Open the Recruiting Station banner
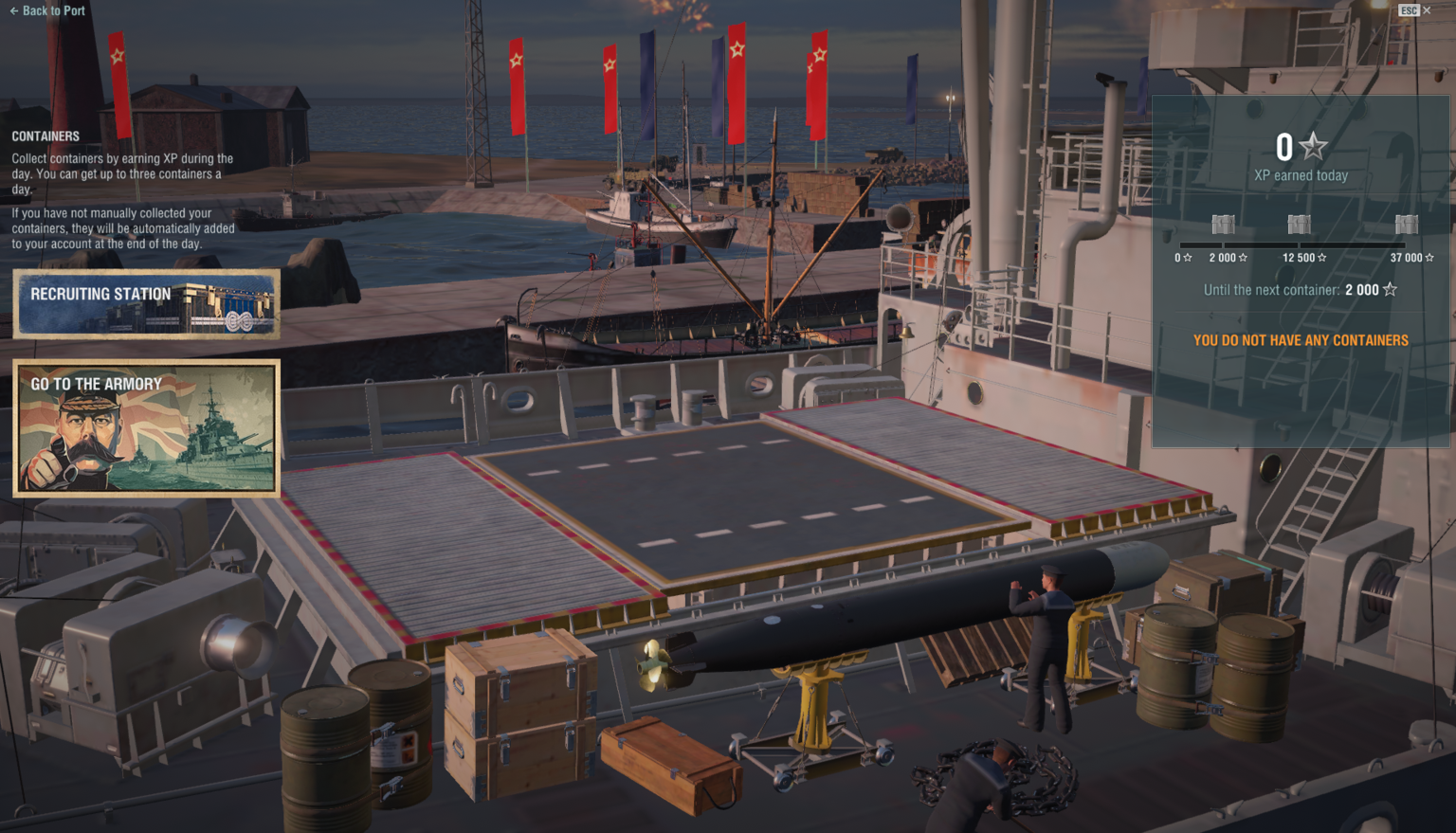Image resolution: width=1456 pixels, height=833 pixels. (145, 304)
